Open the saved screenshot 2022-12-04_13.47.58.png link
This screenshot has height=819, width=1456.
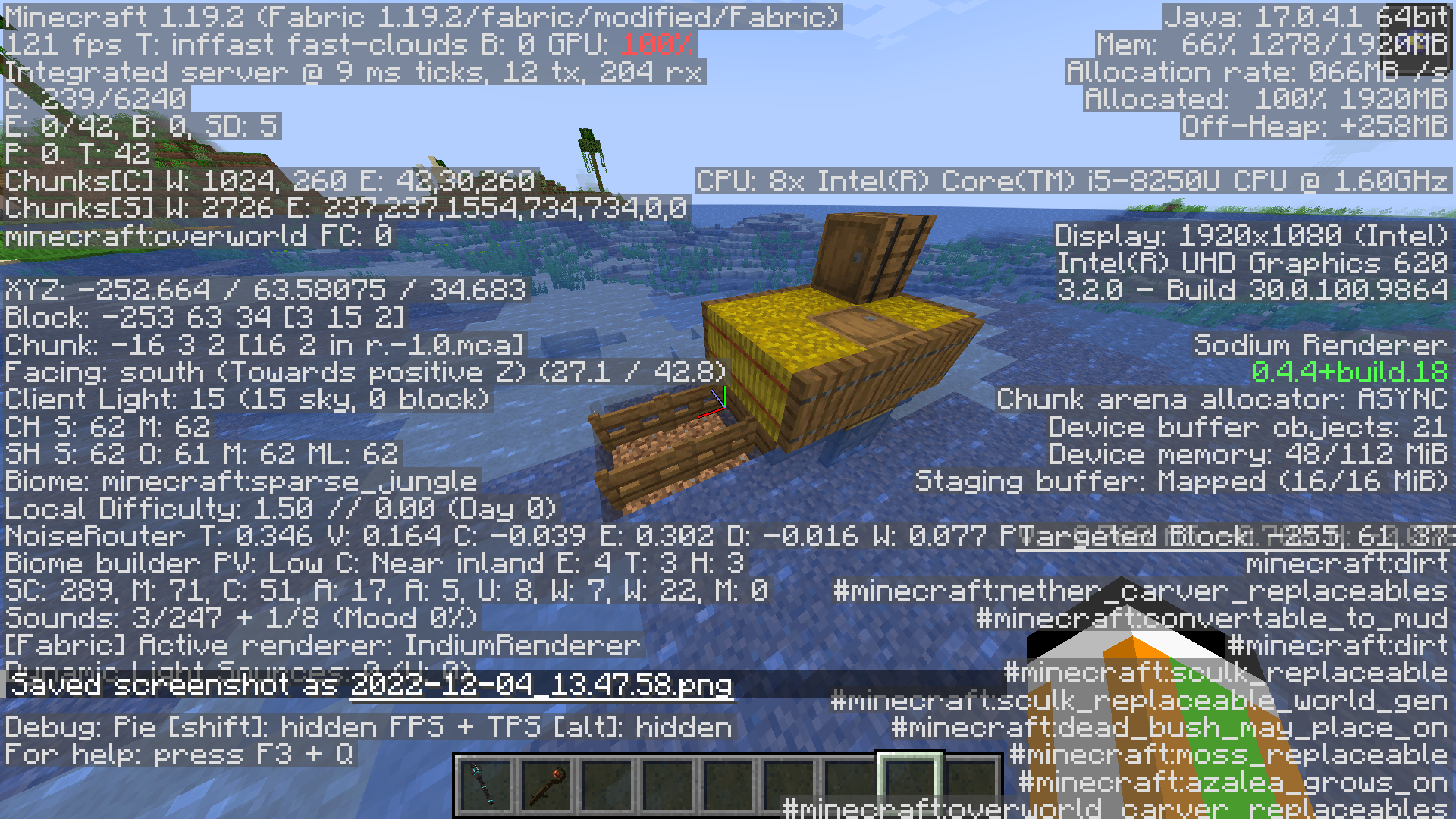coord(540,684)
